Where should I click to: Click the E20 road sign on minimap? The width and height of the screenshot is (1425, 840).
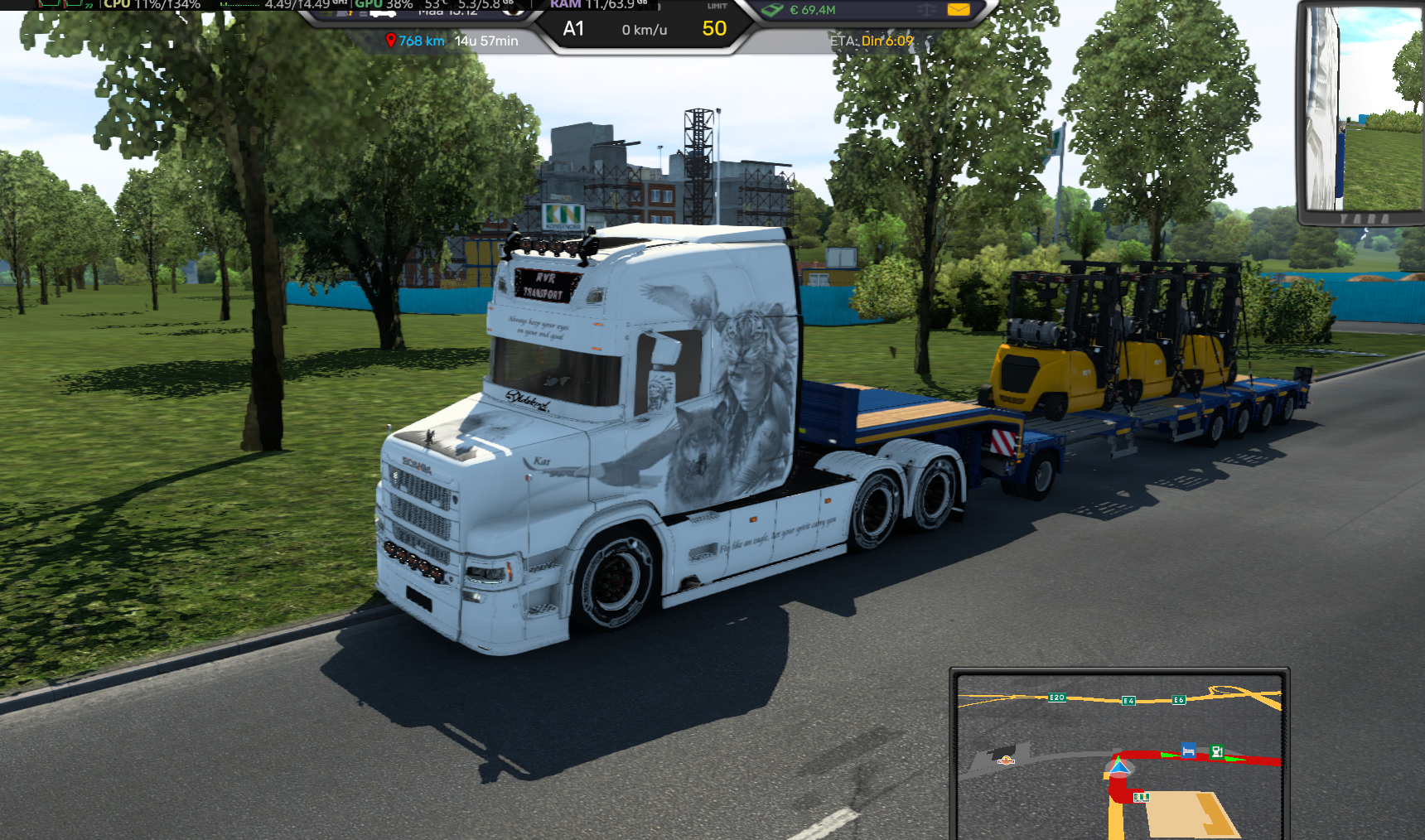[1056, 698]
